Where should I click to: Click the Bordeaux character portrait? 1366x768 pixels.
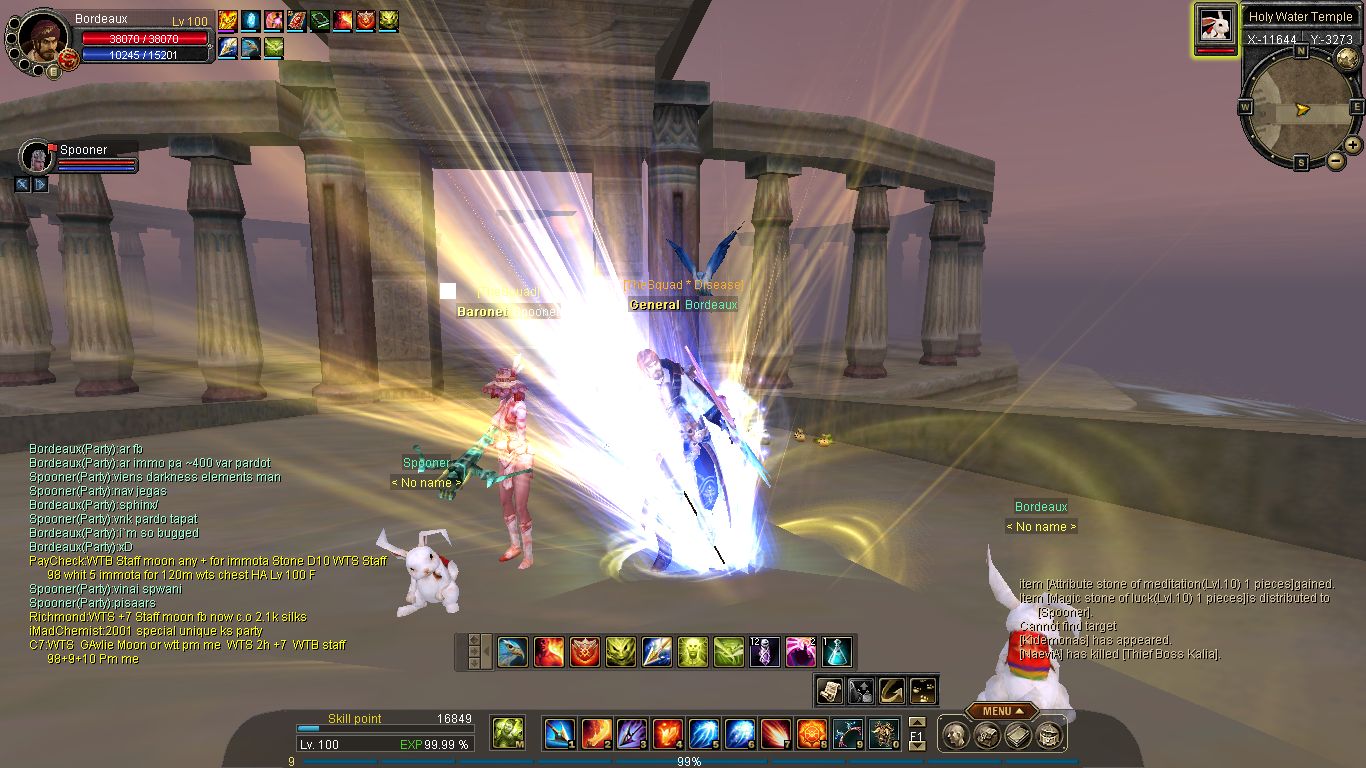tap(42, 40)
